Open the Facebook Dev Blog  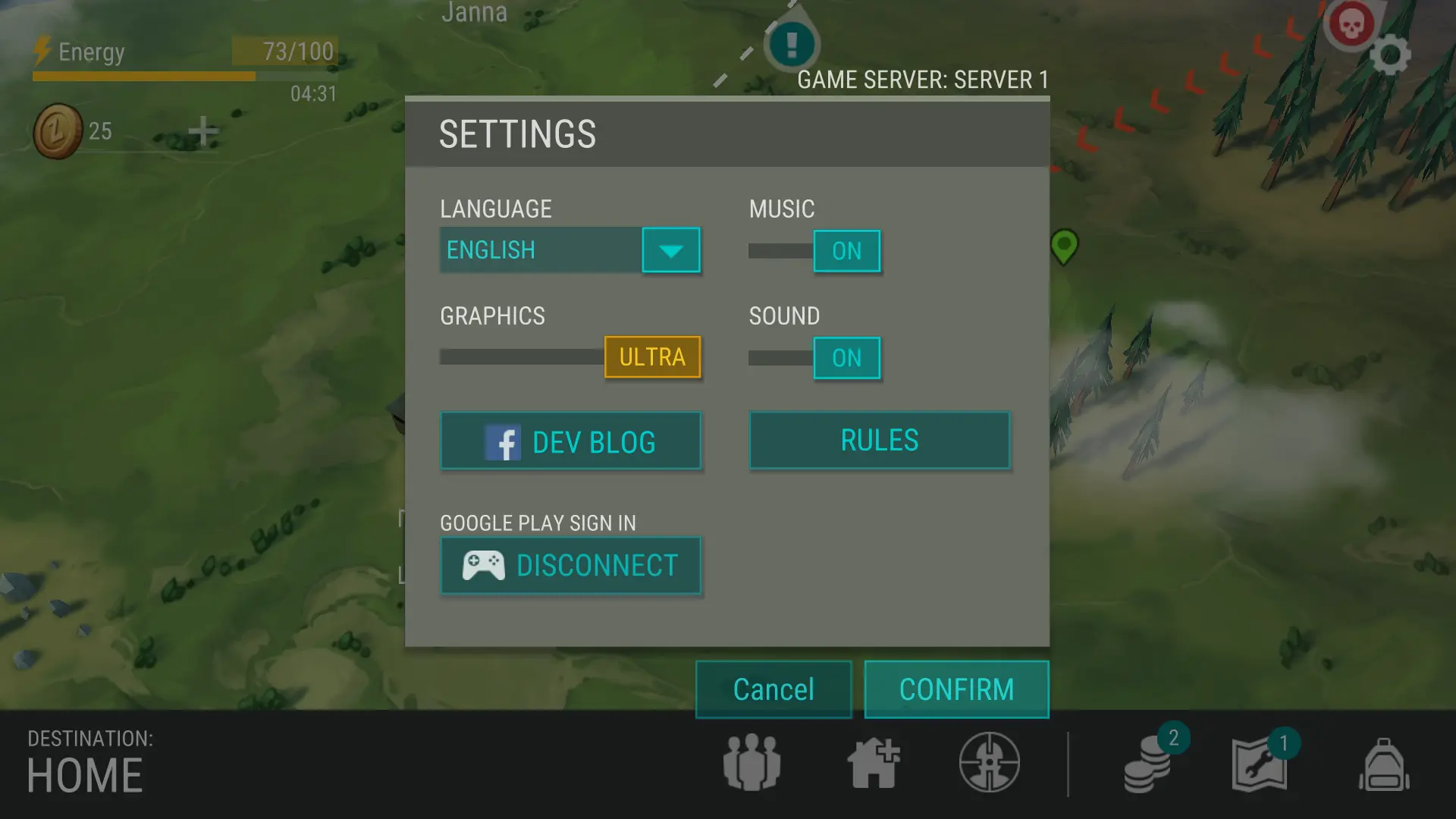(x=570, y=441)
